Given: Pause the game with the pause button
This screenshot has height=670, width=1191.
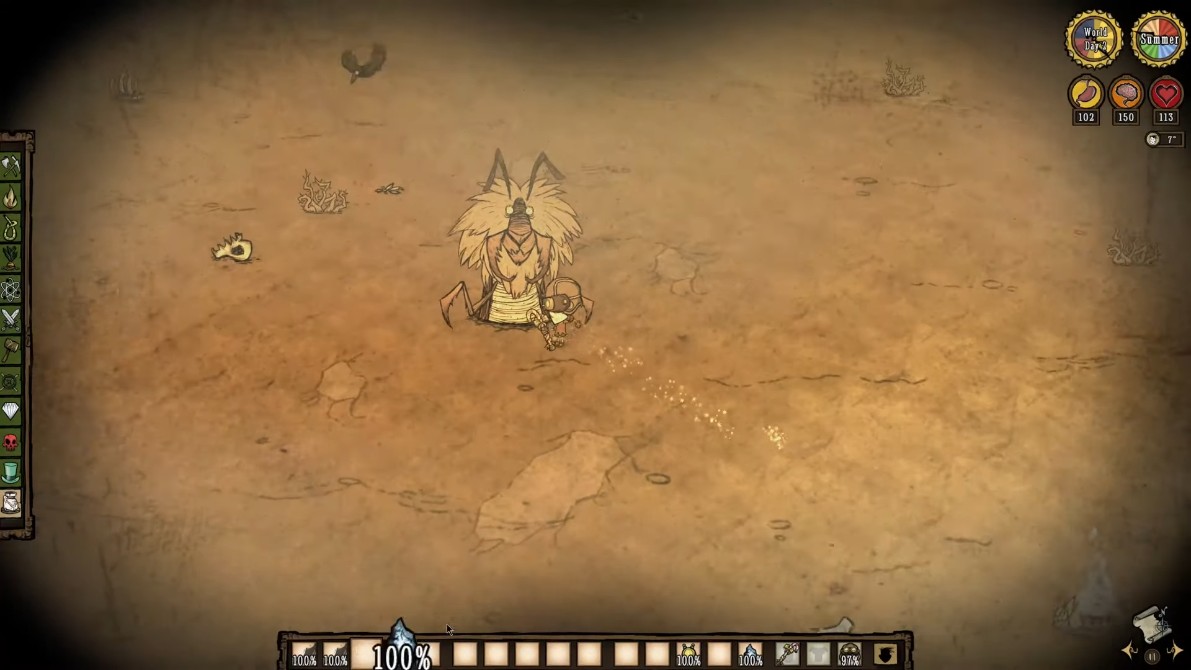Looking at the screenshot, I should point(1152,656).
